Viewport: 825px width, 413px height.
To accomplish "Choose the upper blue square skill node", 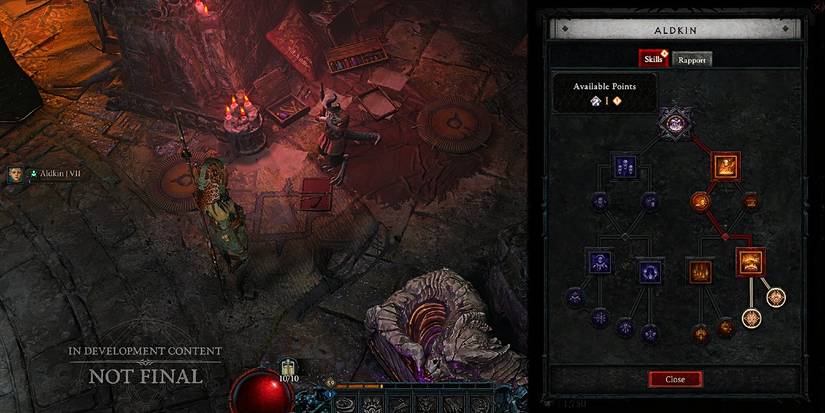I will click(625, 166).
